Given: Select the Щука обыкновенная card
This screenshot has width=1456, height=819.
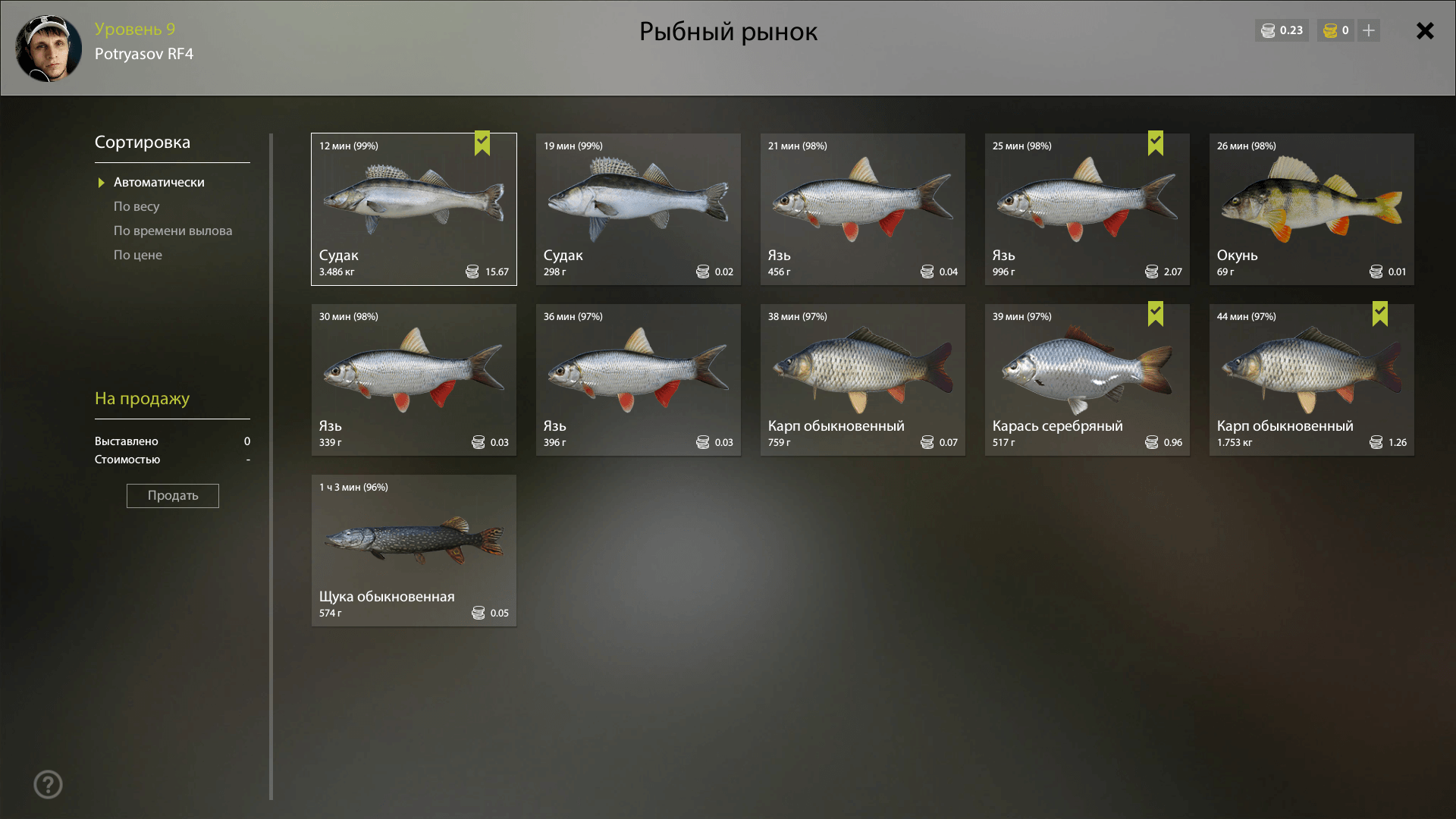Looking at the screenshot, I should pyautogui.click(x=414, y=551).
